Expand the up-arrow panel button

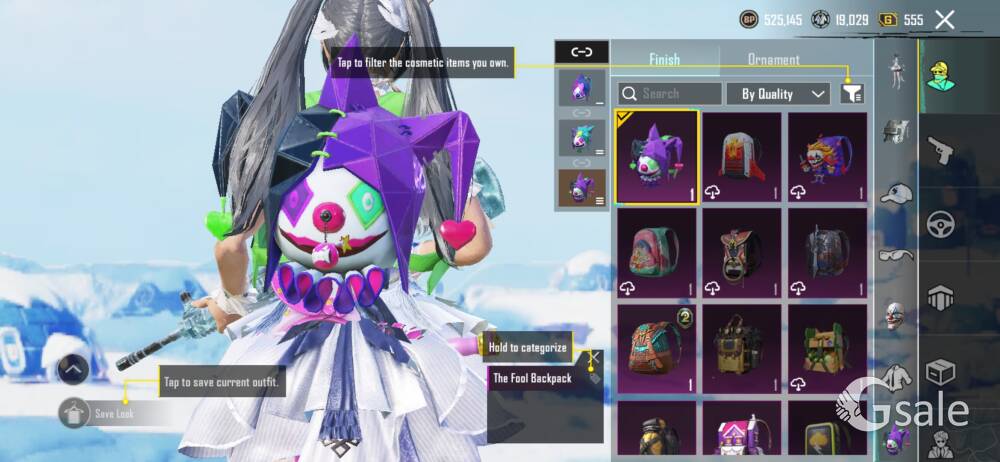[74, 369]
